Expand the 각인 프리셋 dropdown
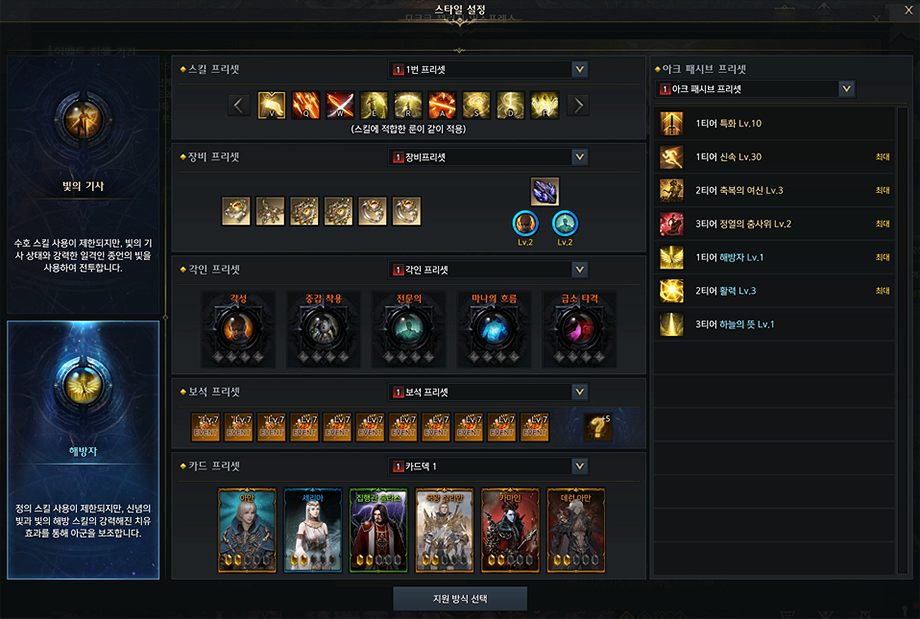The height and width of the screenshot is (619, 920). pyautogui.click(x=580, y=269)
